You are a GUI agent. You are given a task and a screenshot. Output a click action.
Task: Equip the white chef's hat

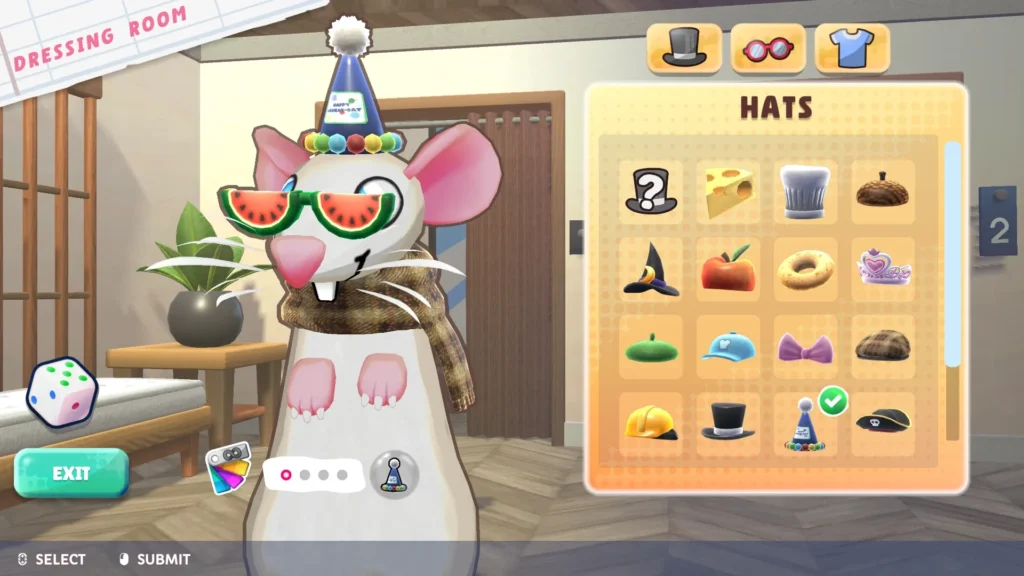coord(805,191)
